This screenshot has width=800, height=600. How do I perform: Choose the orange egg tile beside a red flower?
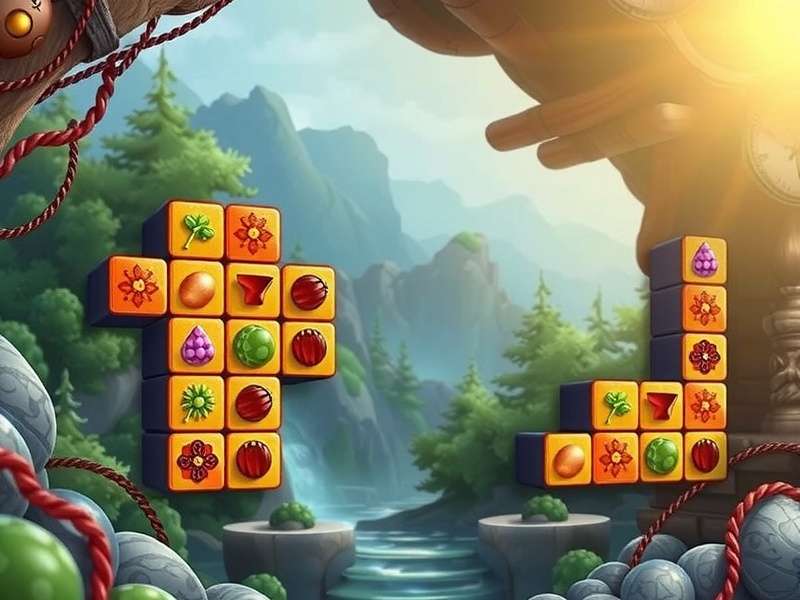569,459
